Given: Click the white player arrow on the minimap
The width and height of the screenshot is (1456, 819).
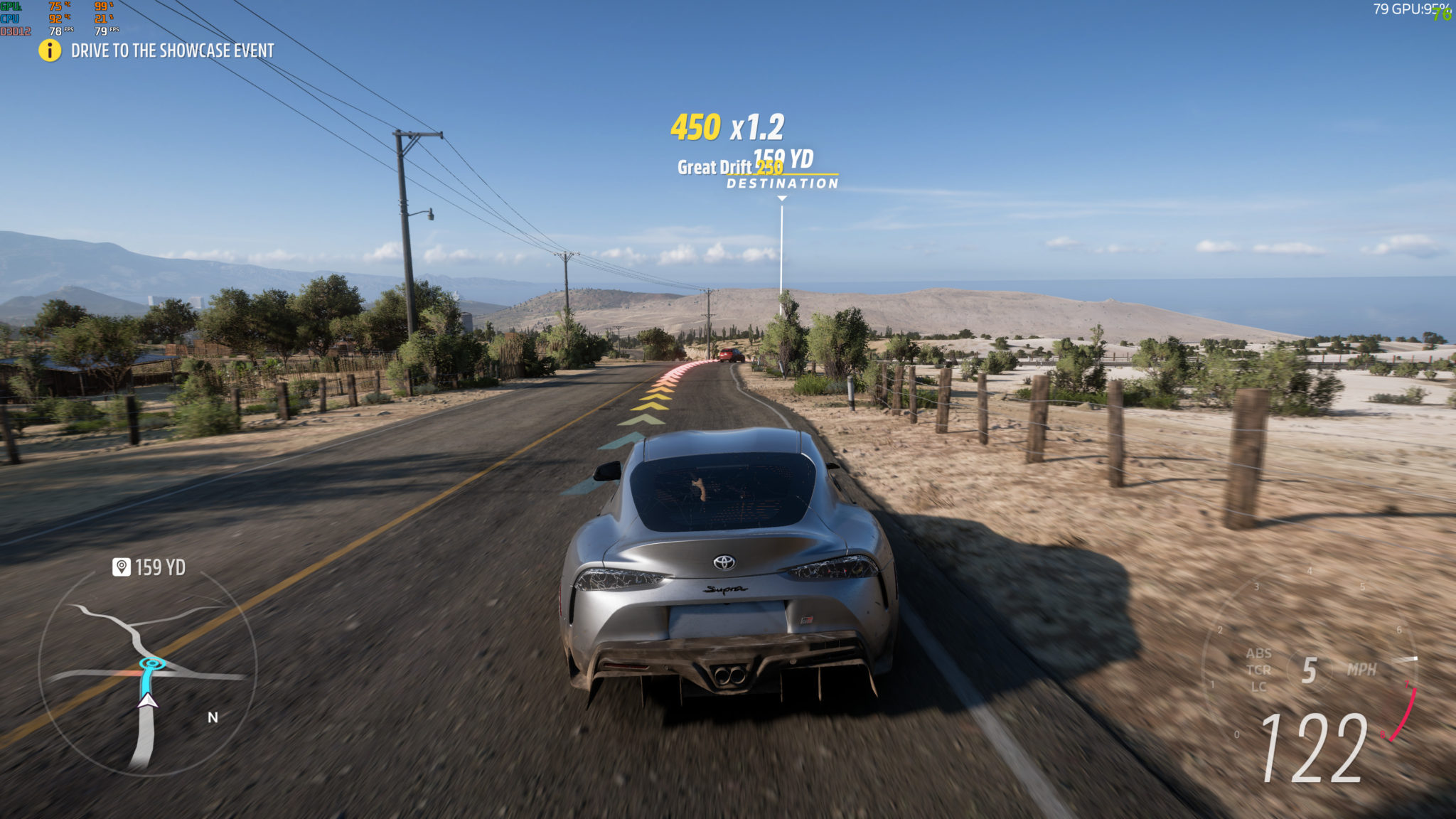Looking at the screenshot, I should 148,700.
